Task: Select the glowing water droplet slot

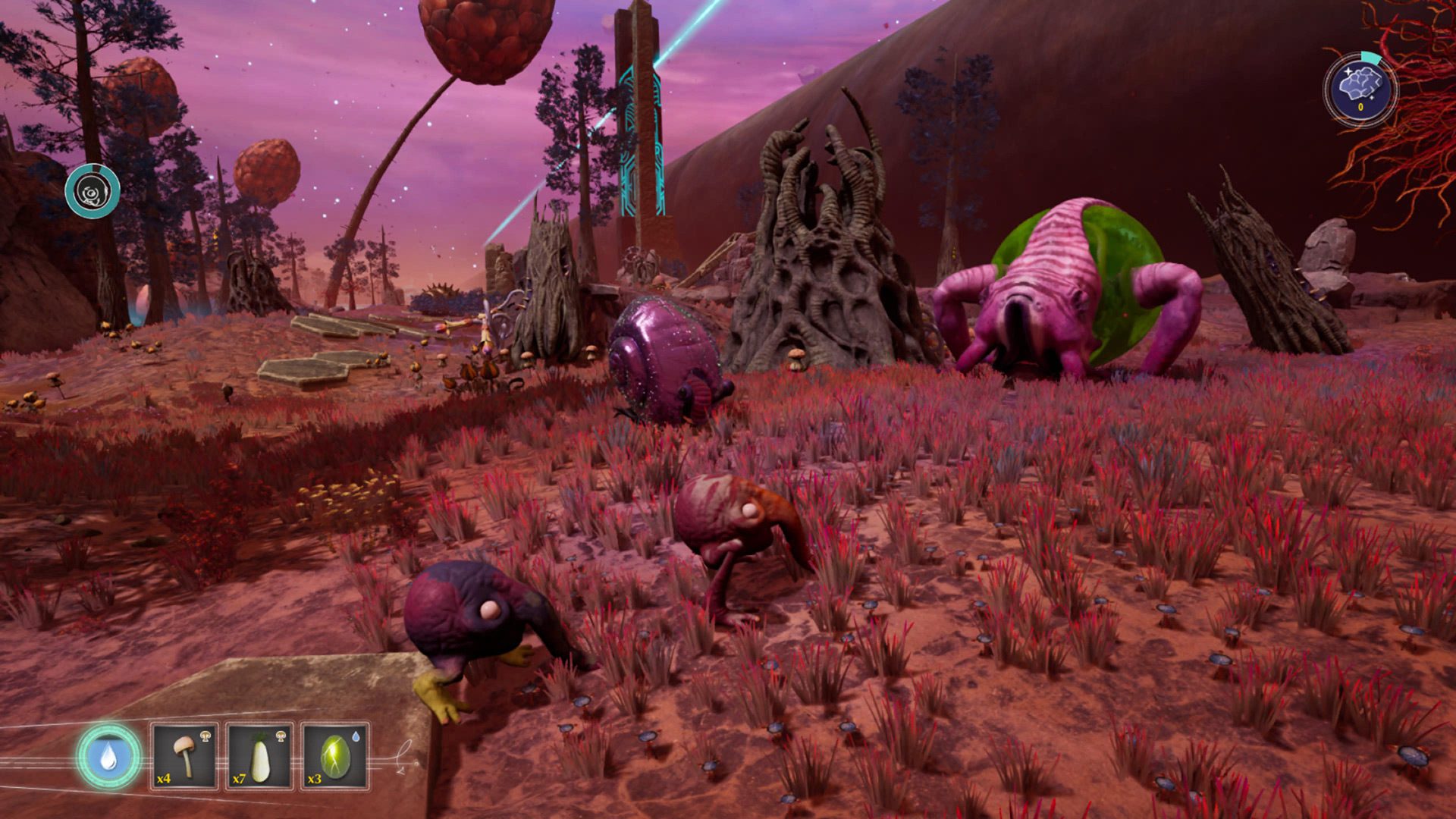Action: [108, 756]
